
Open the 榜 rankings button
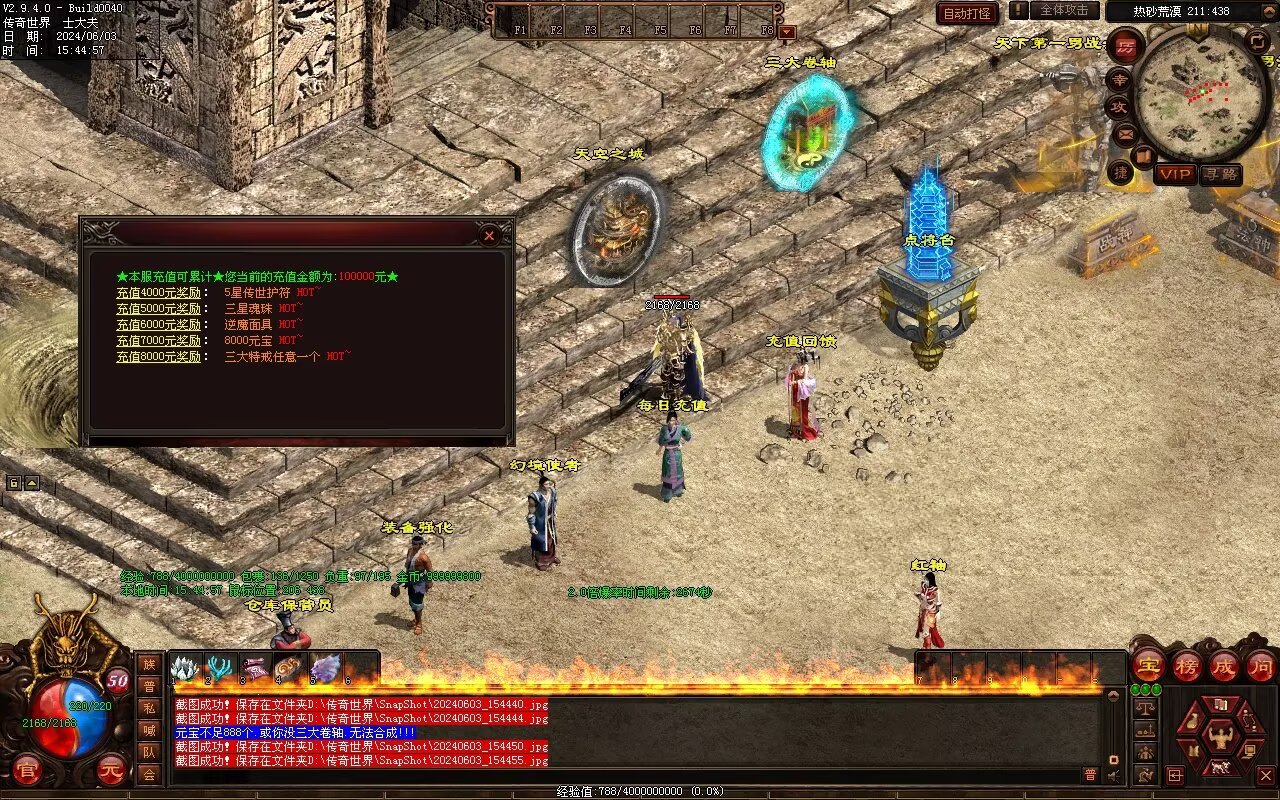pos(1186,665)
